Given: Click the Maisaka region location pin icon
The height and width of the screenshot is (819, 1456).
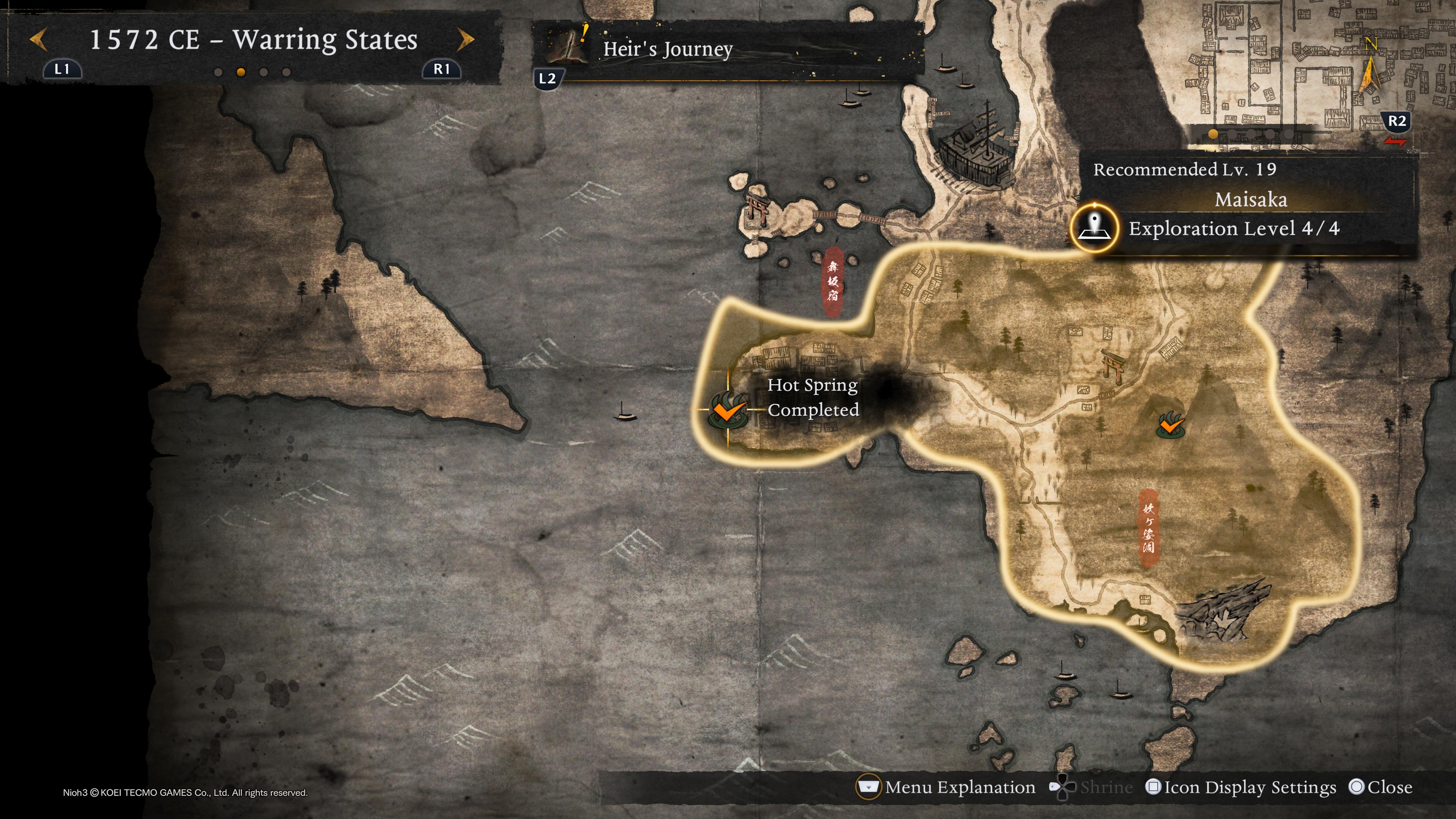Looking at the screenshot, I should 1094,228.
